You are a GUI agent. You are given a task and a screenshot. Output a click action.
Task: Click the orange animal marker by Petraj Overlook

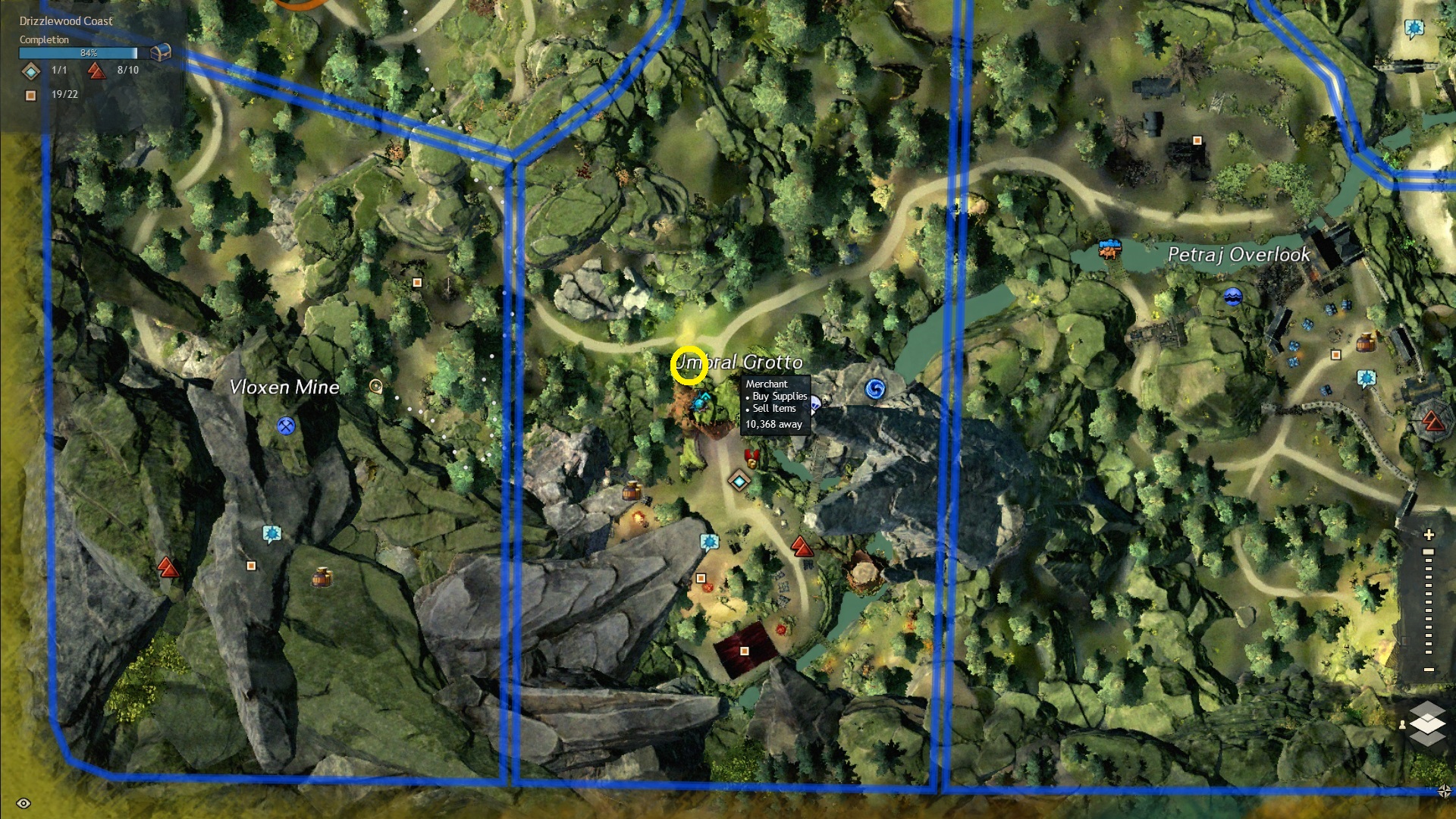tap(1110, 248)
